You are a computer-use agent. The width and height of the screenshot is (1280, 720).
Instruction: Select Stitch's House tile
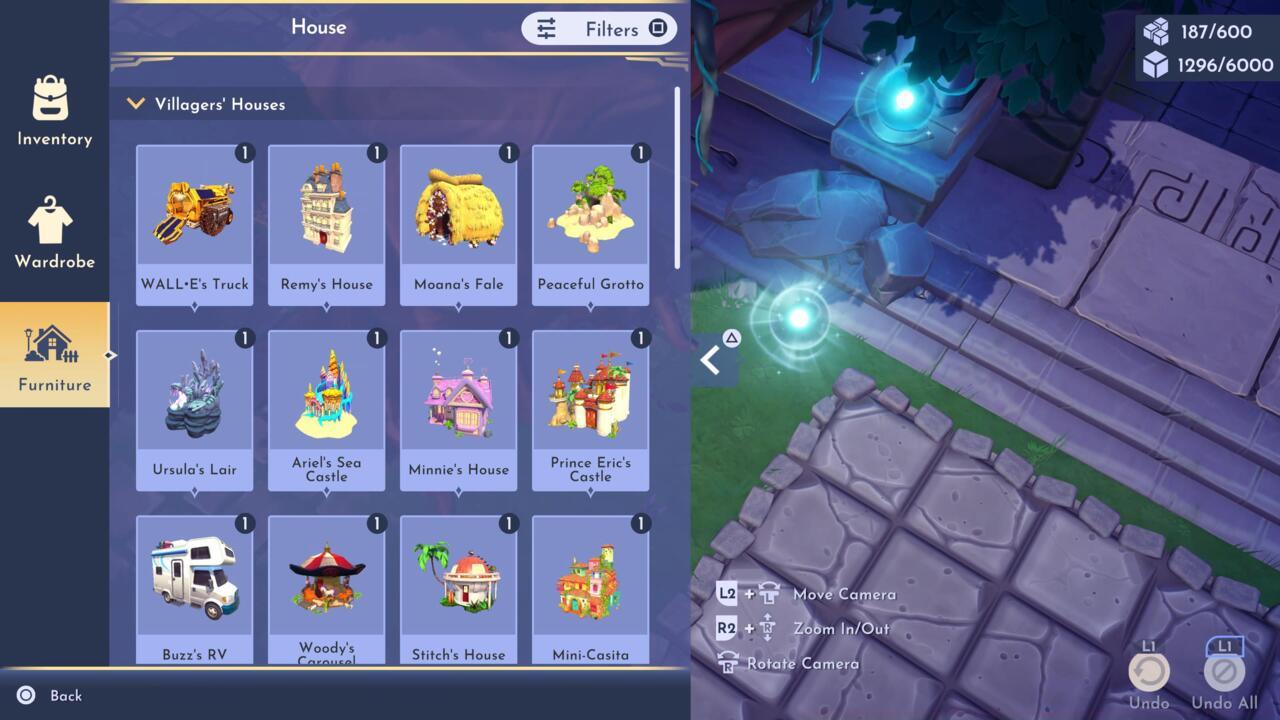[459, 590]
